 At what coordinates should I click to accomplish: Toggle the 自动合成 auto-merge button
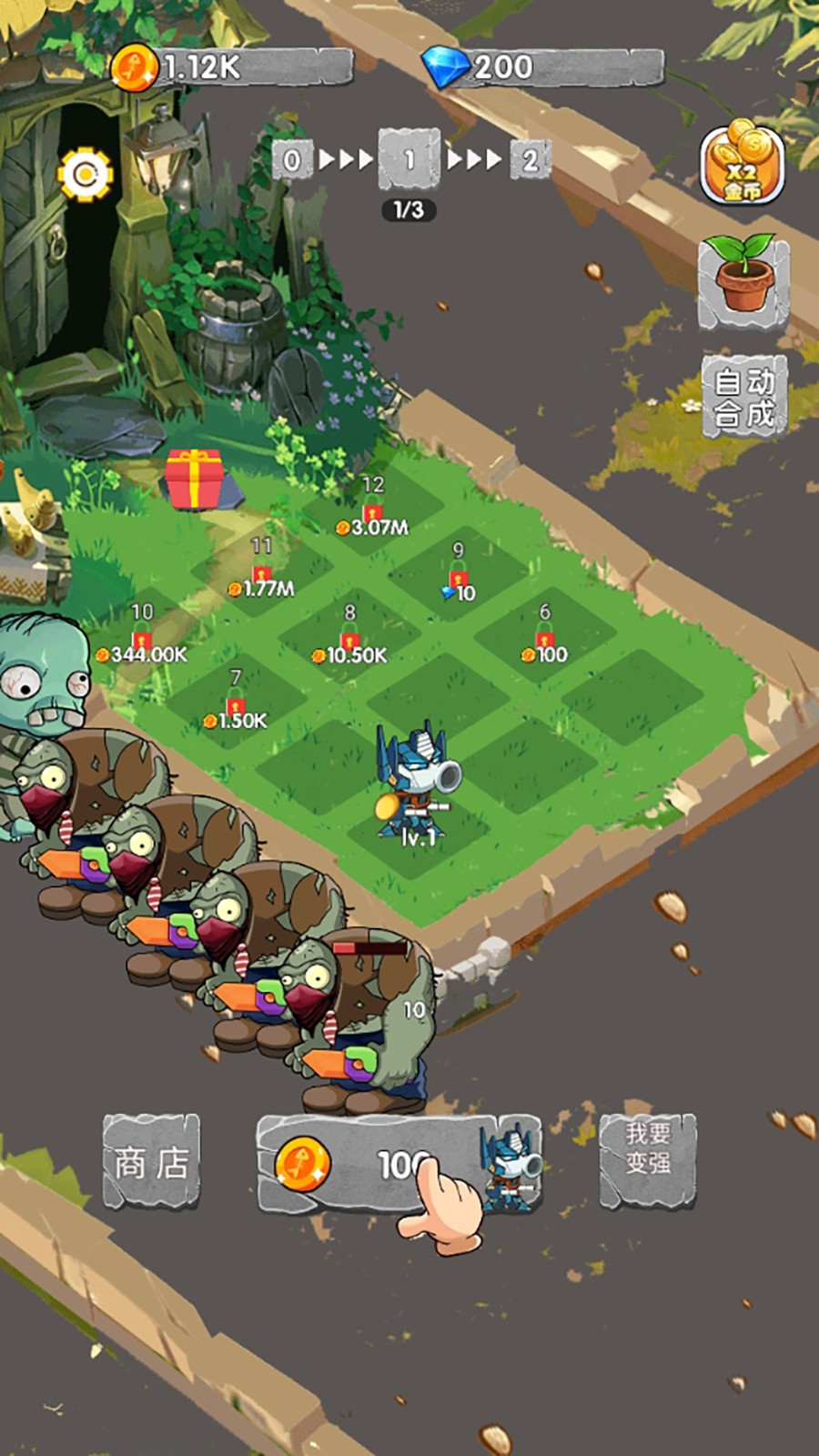[743, 397]
